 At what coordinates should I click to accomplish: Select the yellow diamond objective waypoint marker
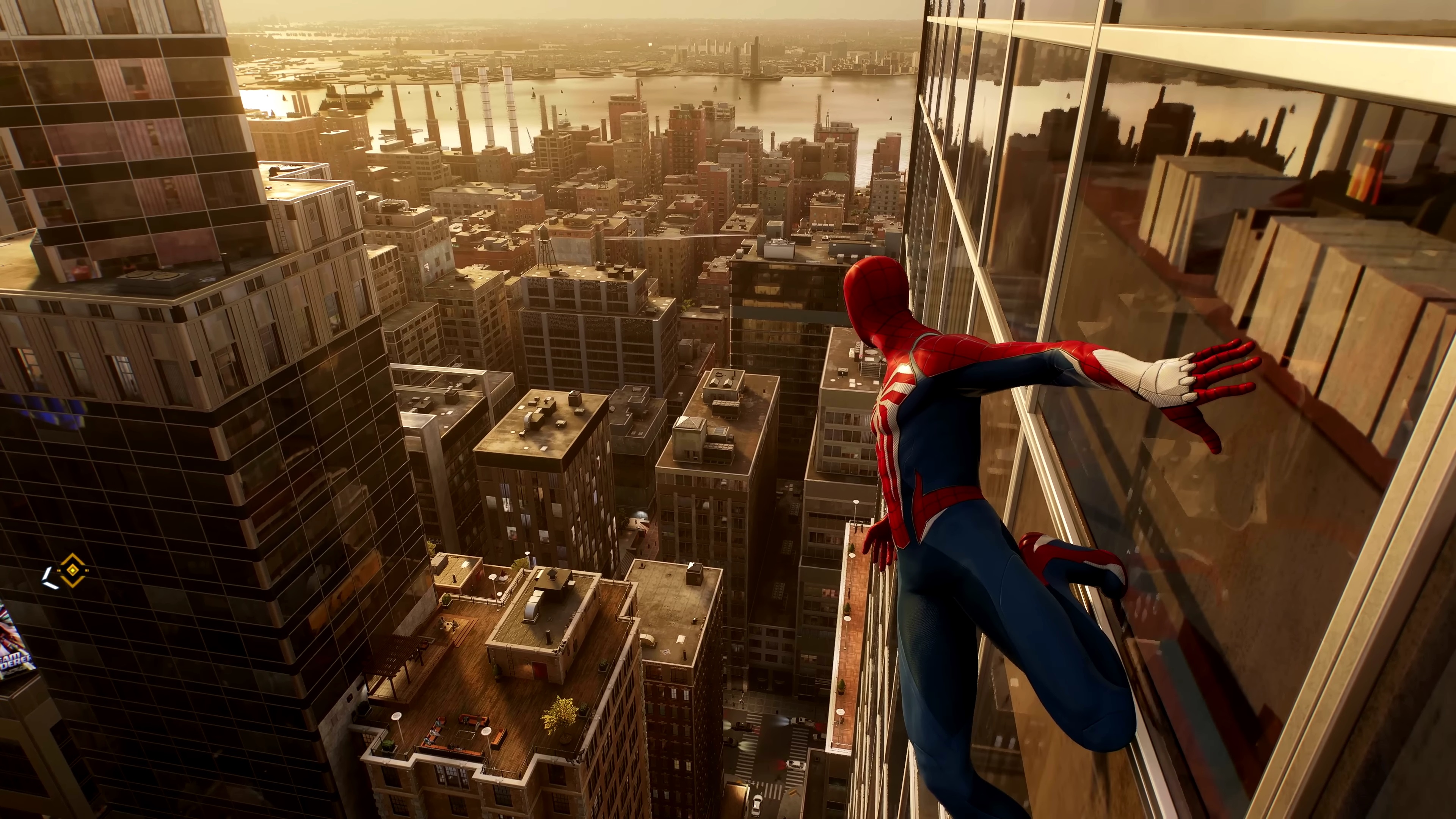point(72,570)
